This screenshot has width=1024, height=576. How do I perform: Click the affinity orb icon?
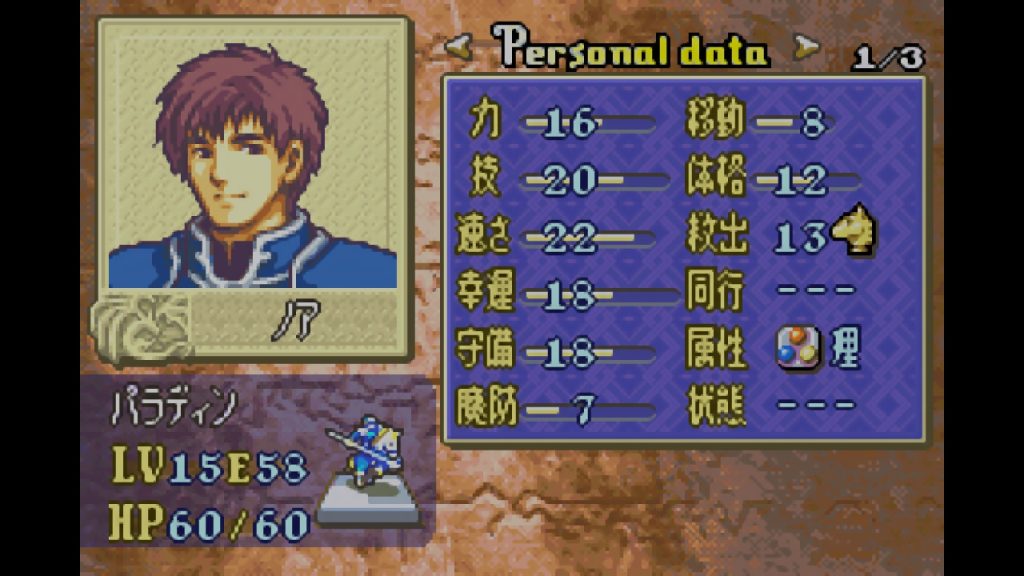click(795, 349)
